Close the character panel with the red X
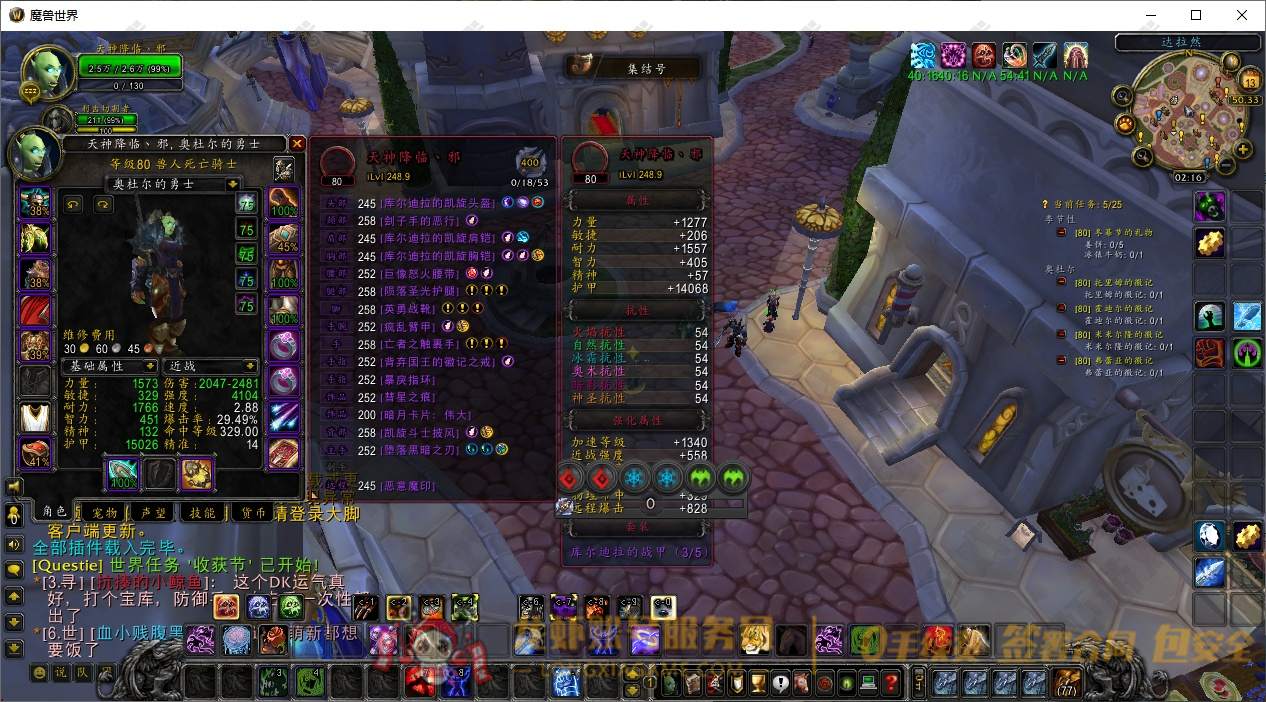Viewport: 1266px width, 702px height. coord(297,144)
